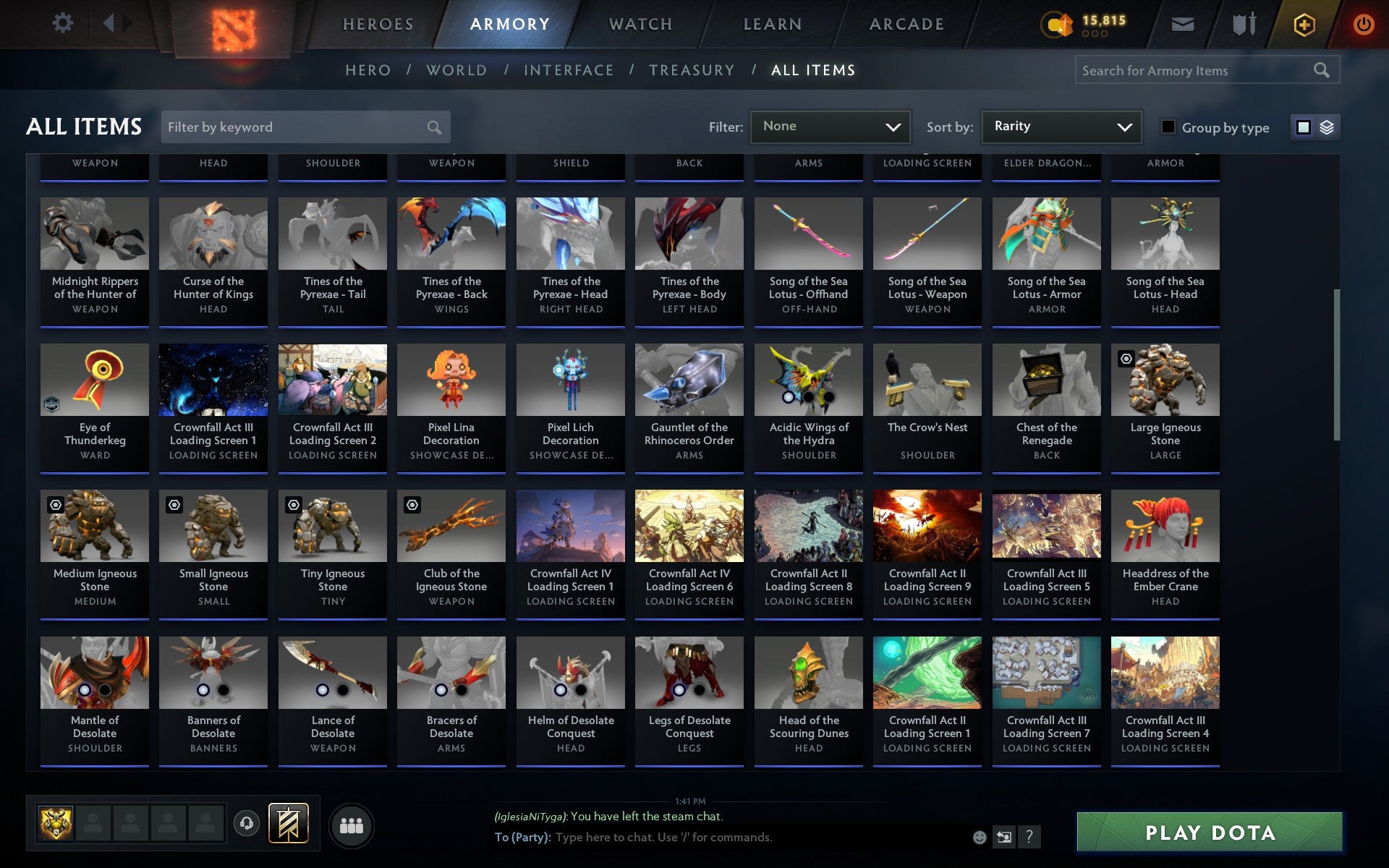
Task: Click the question mark help button
Action: [1029, 838]
